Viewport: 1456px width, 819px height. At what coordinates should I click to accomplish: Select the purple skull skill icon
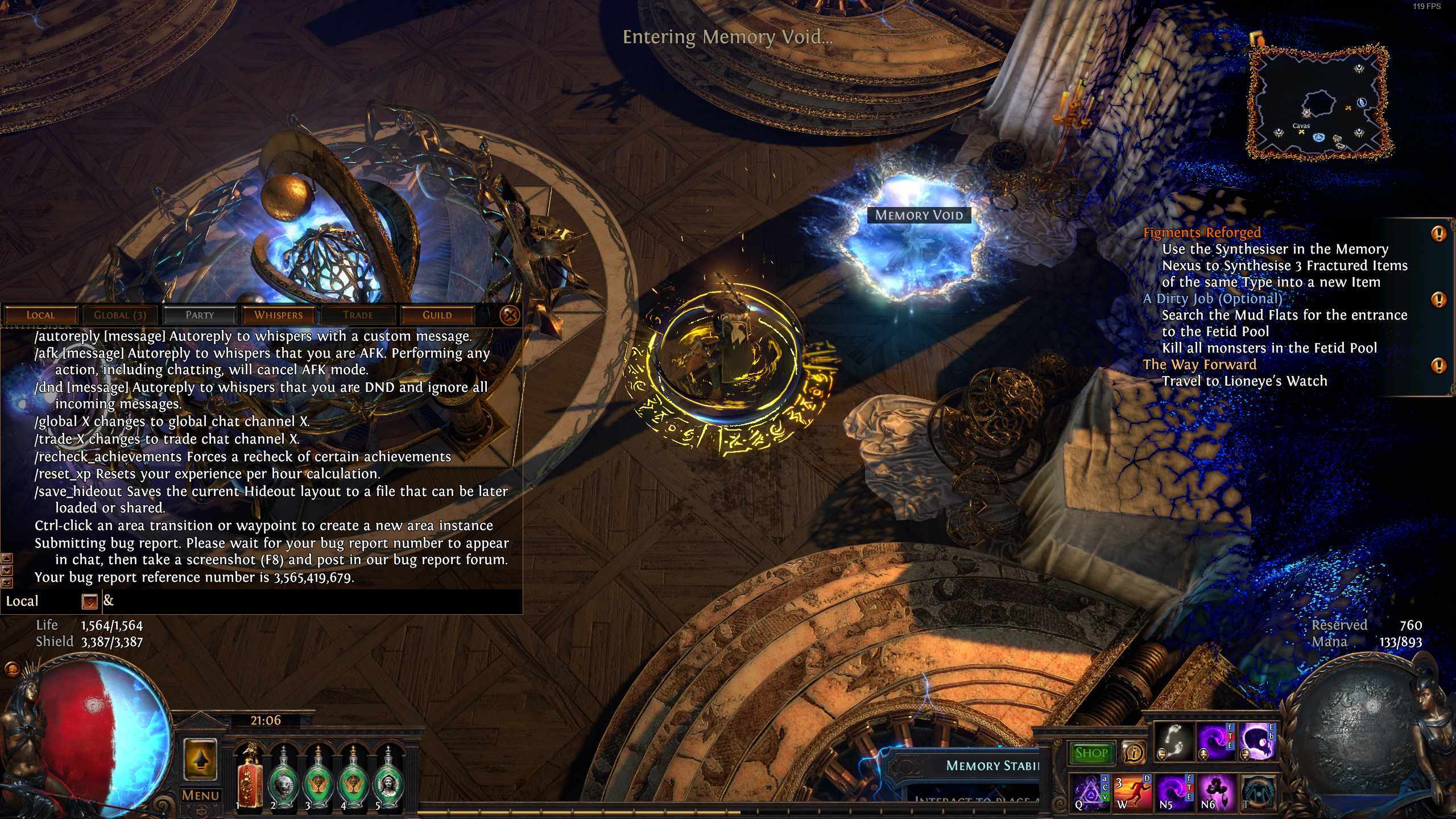[x=1257, y=742]
